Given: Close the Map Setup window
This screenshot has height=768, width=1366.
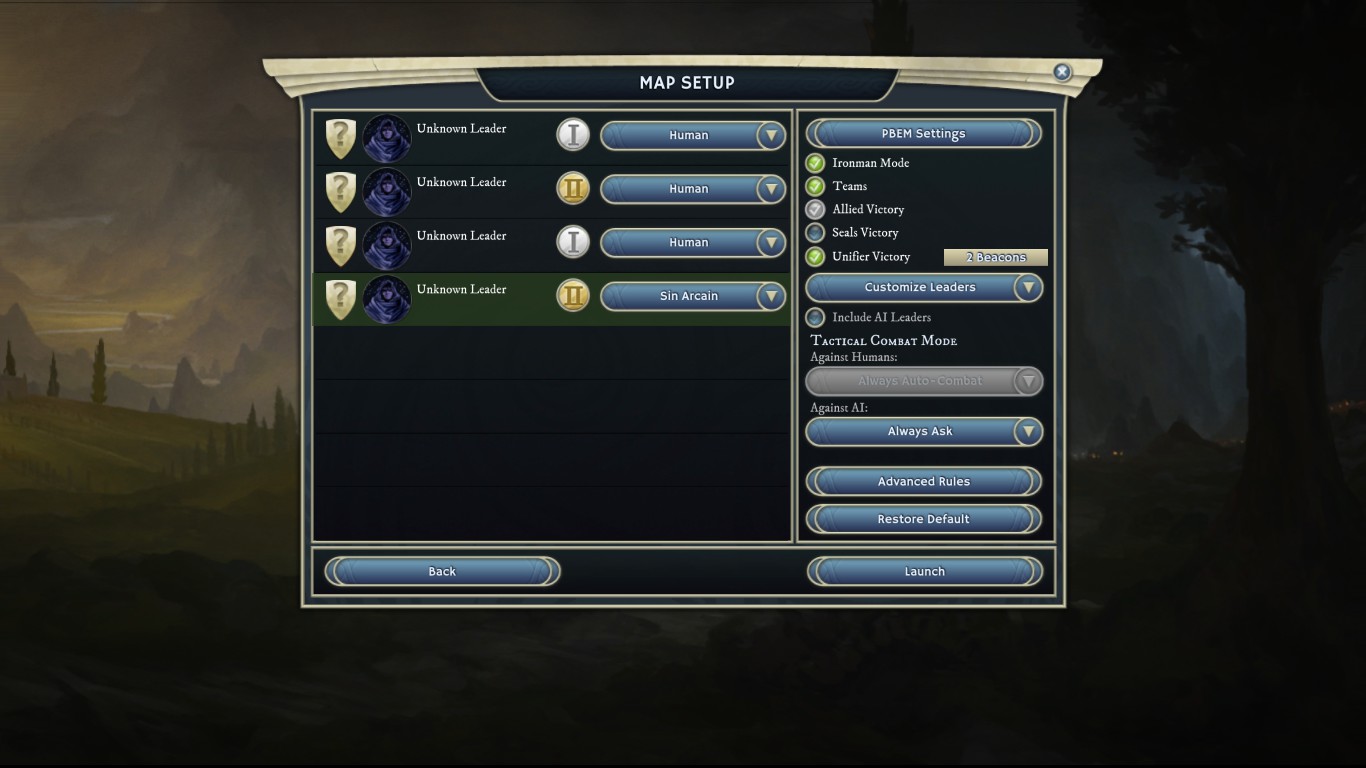Looking at the screenshot, I should coord(1062,72).
